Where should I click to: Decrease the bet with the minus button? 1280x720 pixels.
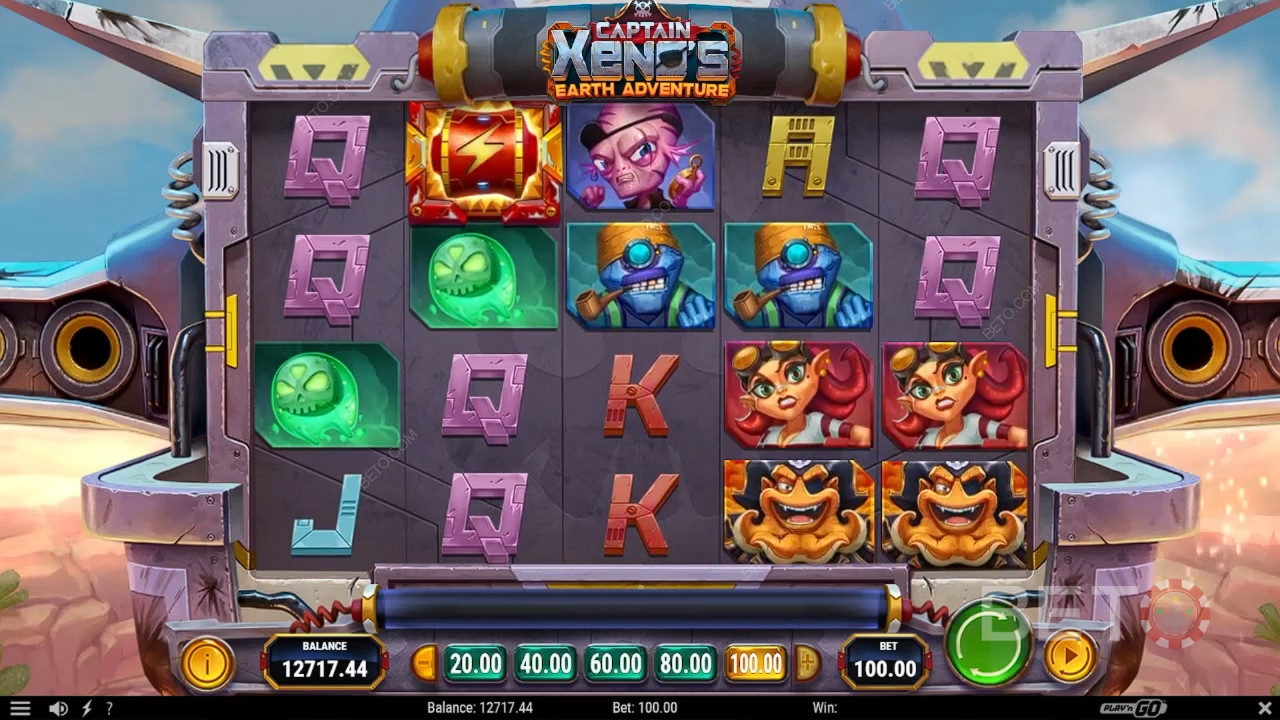[x=425, y=663]
